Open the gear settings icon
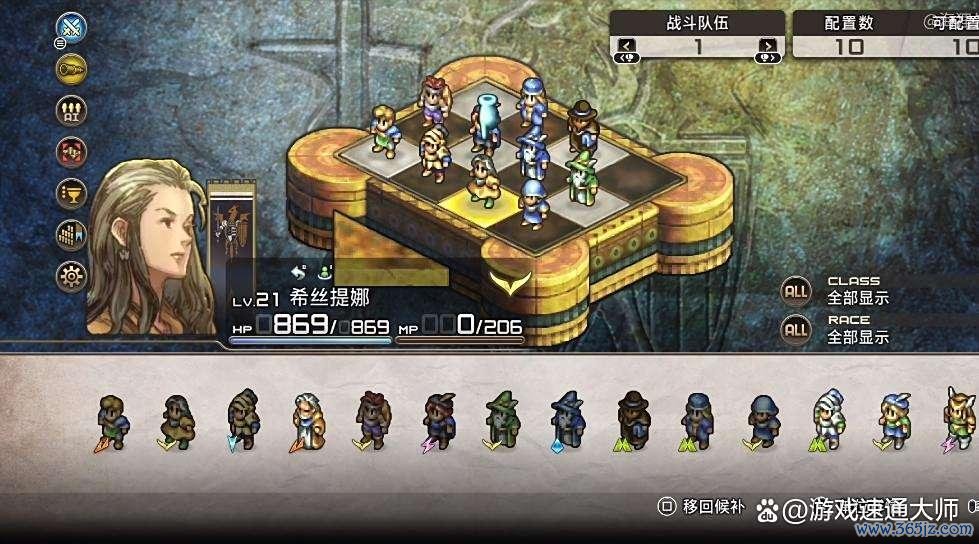 click(x=71, y=275)
